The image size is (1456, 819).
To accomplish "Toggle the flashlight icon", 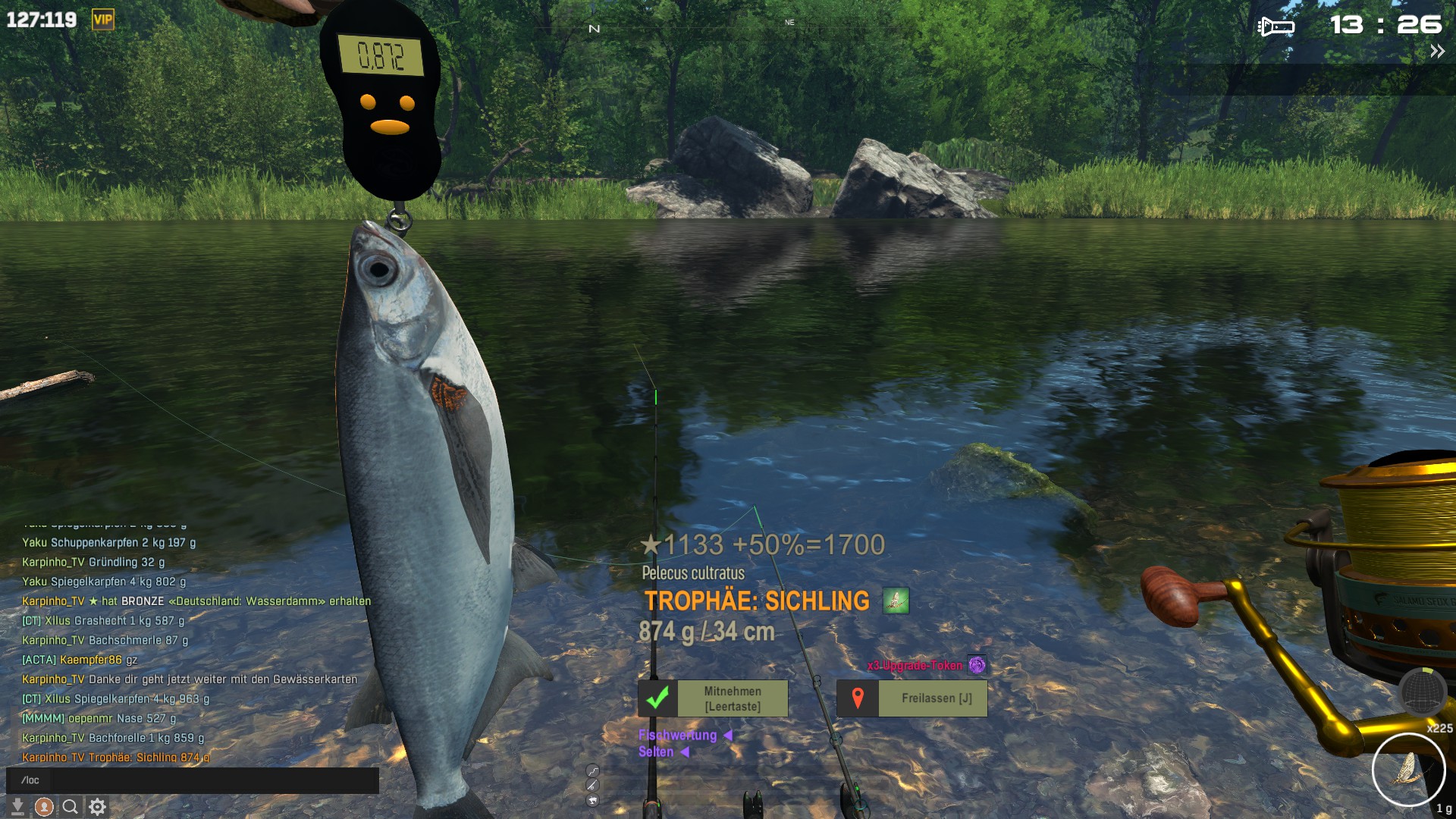I will [x=1276, y=27].
